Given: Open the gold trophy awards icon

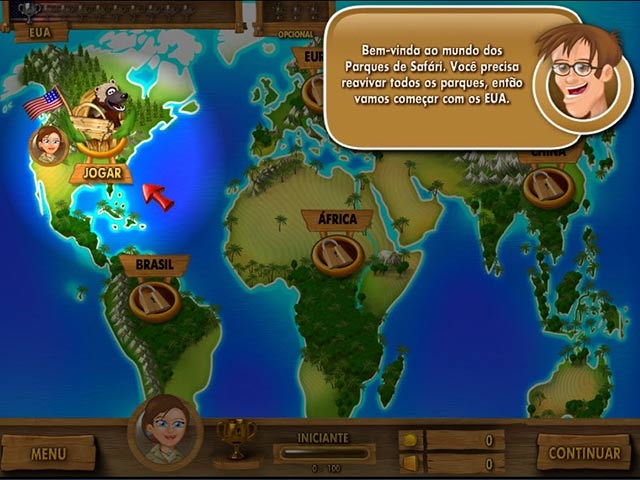Looking at the screenshot, I should tap(236, 437).
